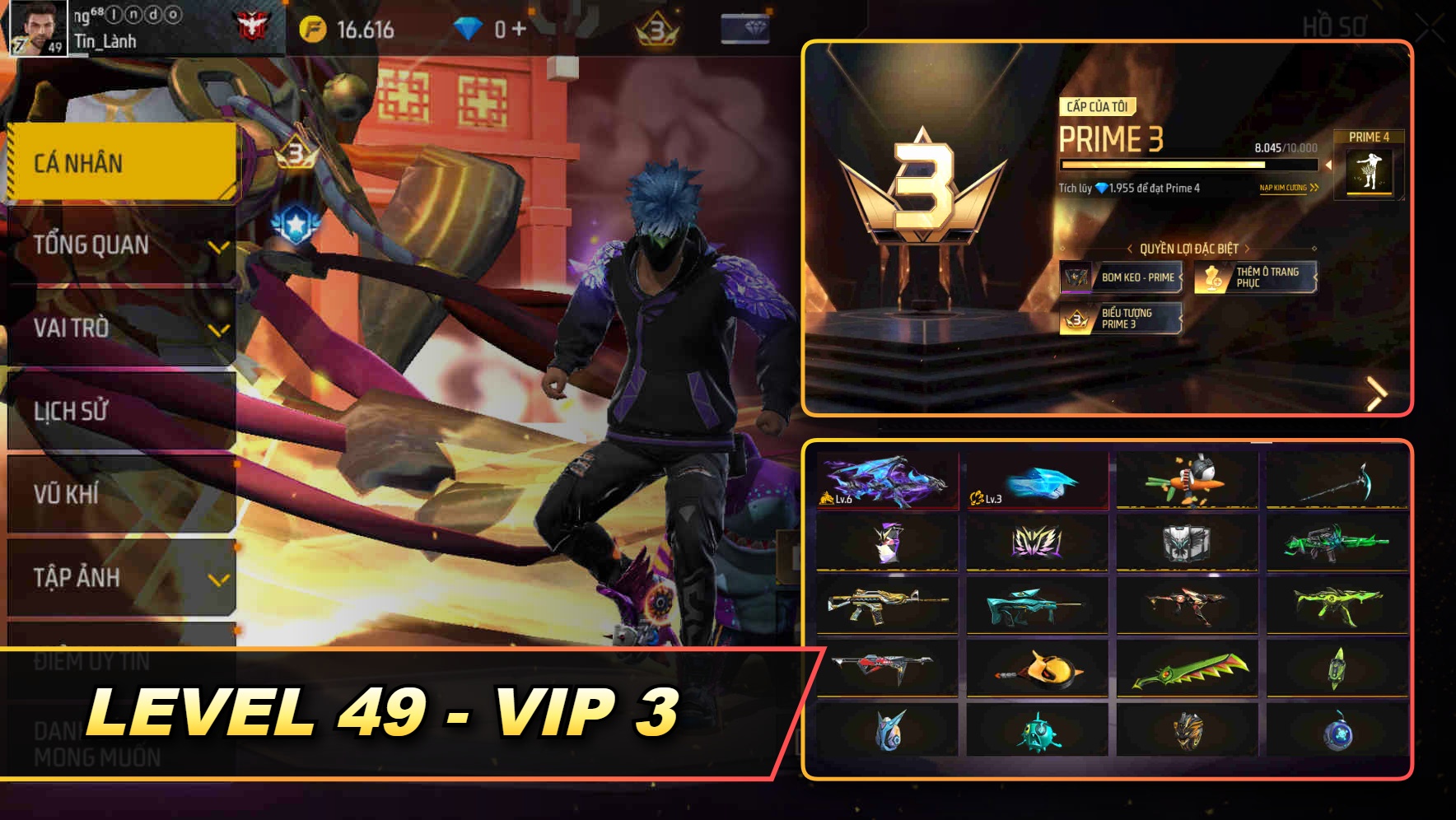
Task: Expand the Tổng Quan section
Action: click(119, 245)
